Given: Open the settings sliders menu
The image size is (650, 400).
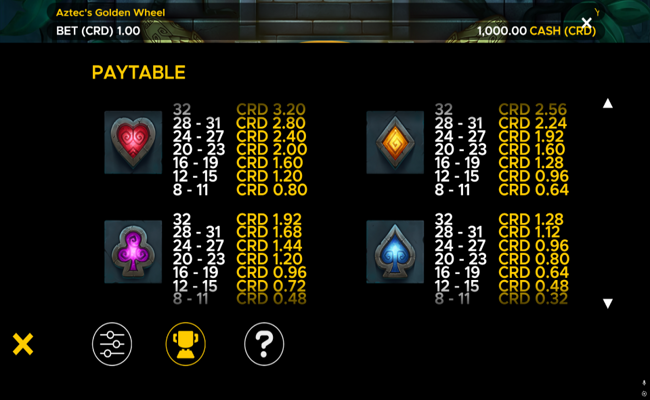Looking at the screenshot, I should tap(112, 344).
